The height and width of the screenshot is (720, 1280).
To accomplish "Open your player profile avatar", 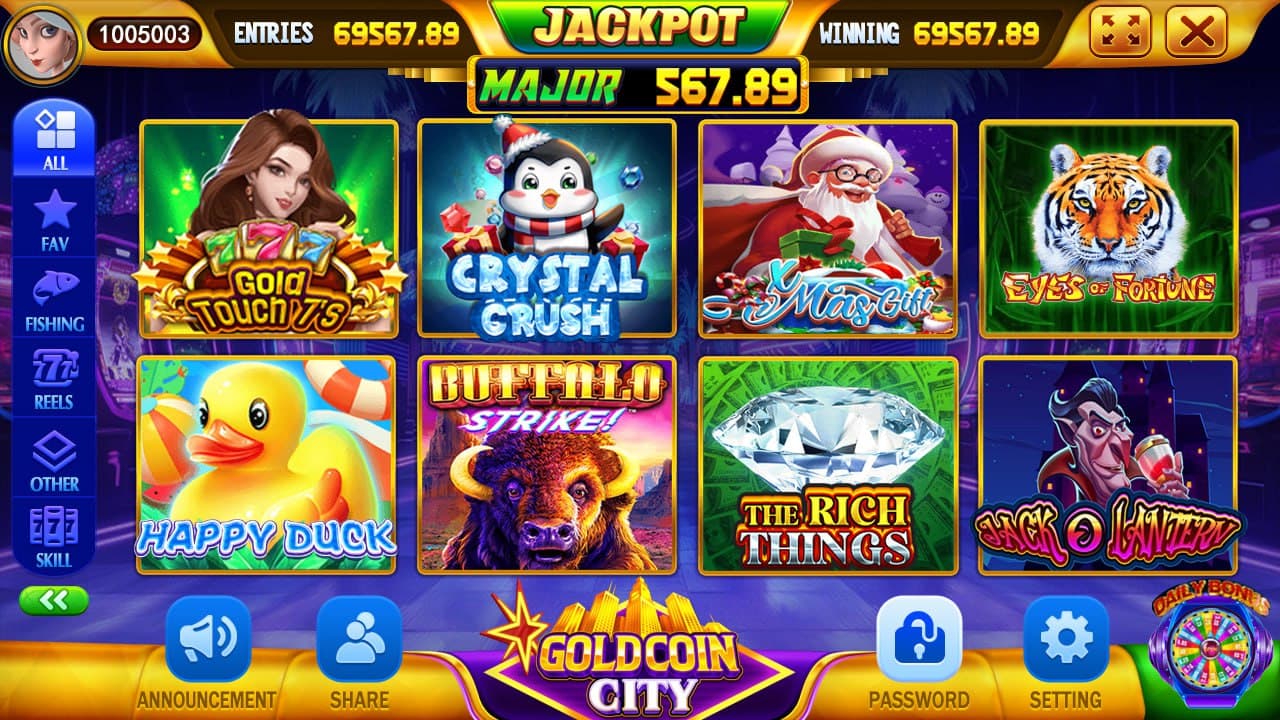I will tap(42, 32).
